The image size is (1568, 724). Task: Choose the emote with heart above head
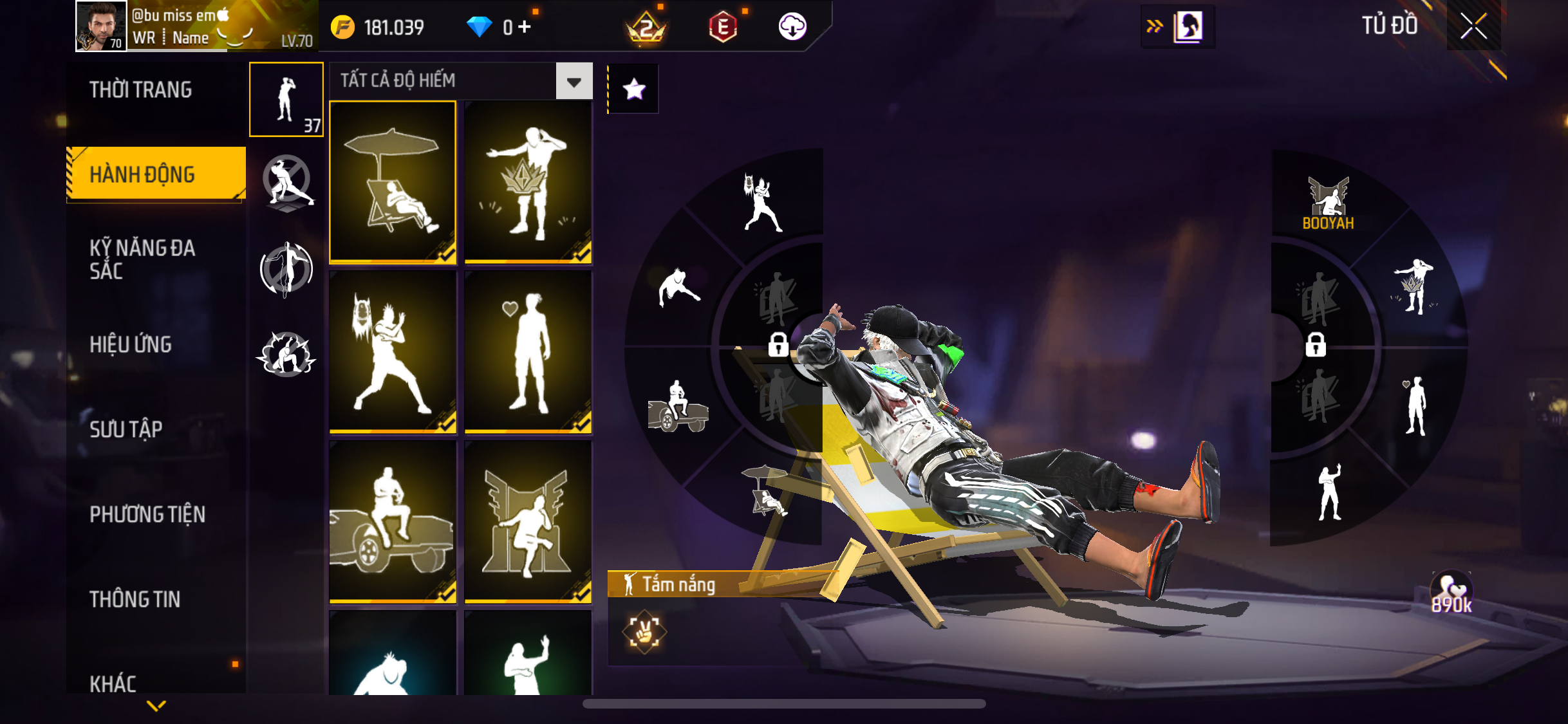pyautogui.click(x=528, y=352)
